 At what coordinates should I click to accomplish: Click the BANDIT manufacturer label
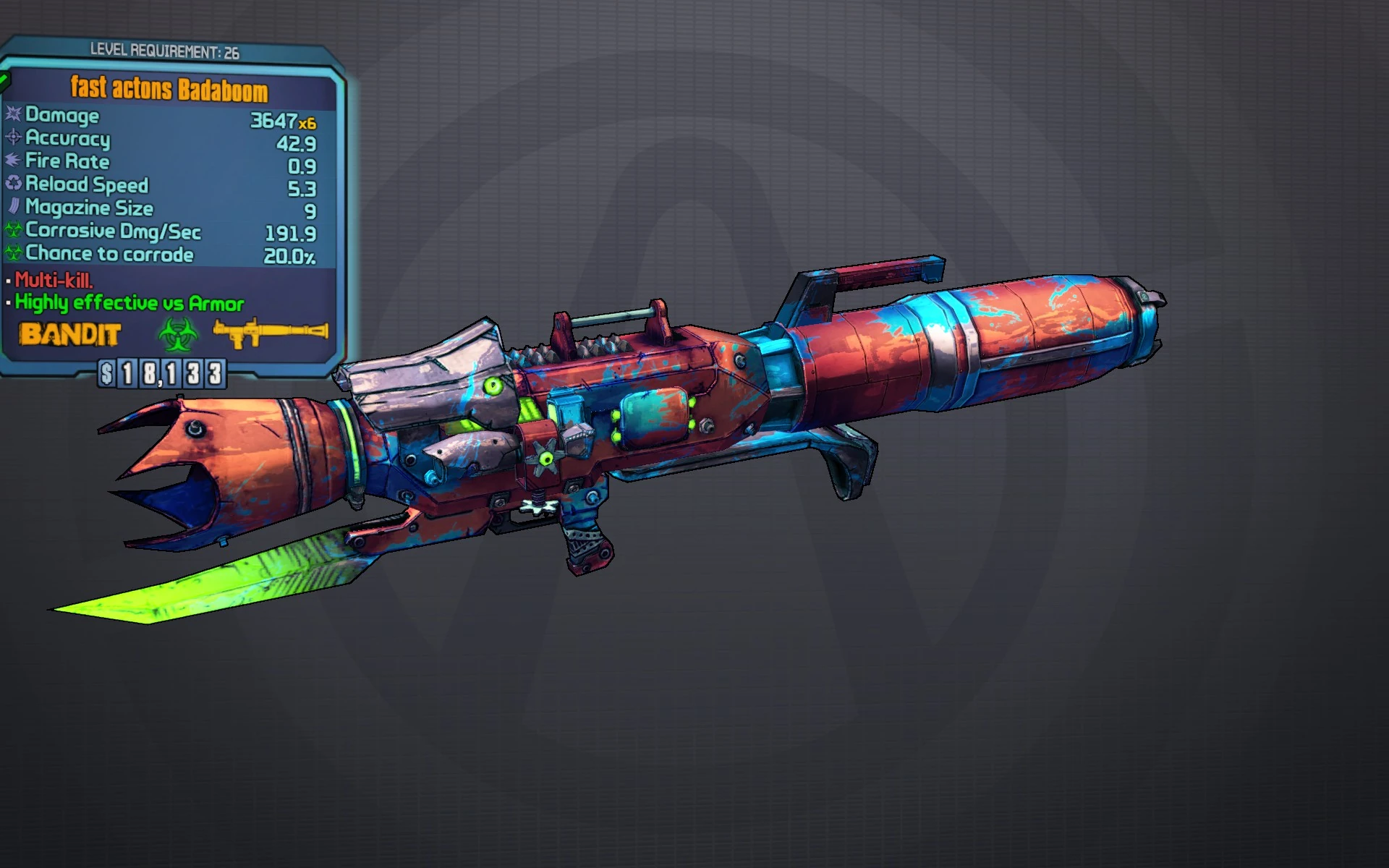tap(70, 335)
